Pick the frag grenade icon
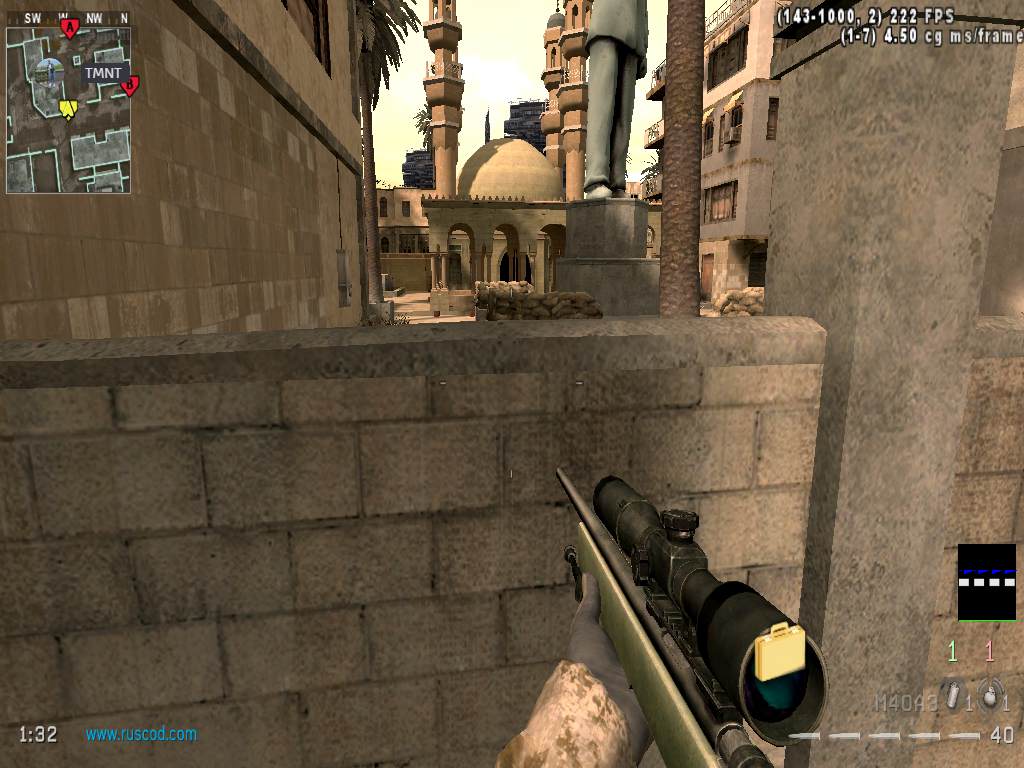This screenshot has height=768, width=1024. pyautogui.click(x=990, y=698)
